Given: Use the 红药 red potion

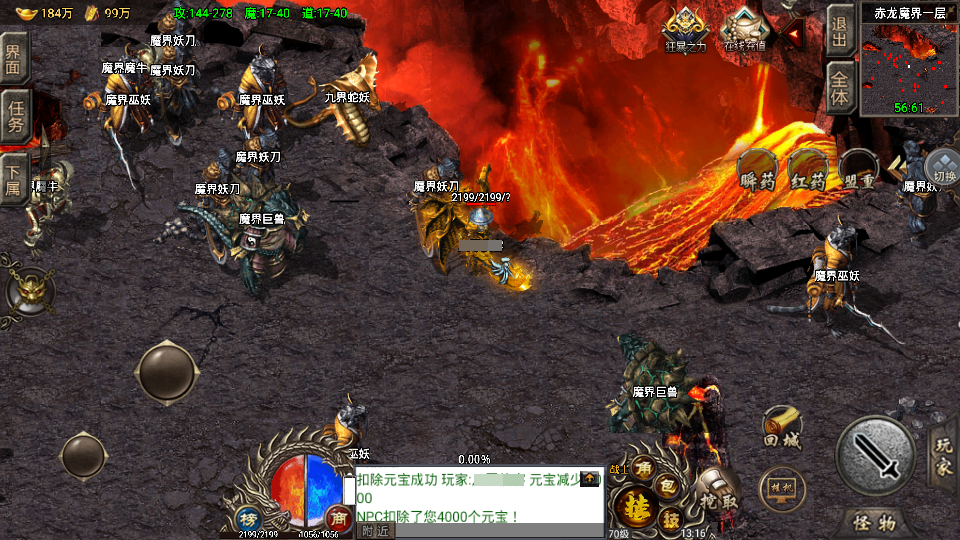Looking at the screenshot, I should [x=808, y=172].
